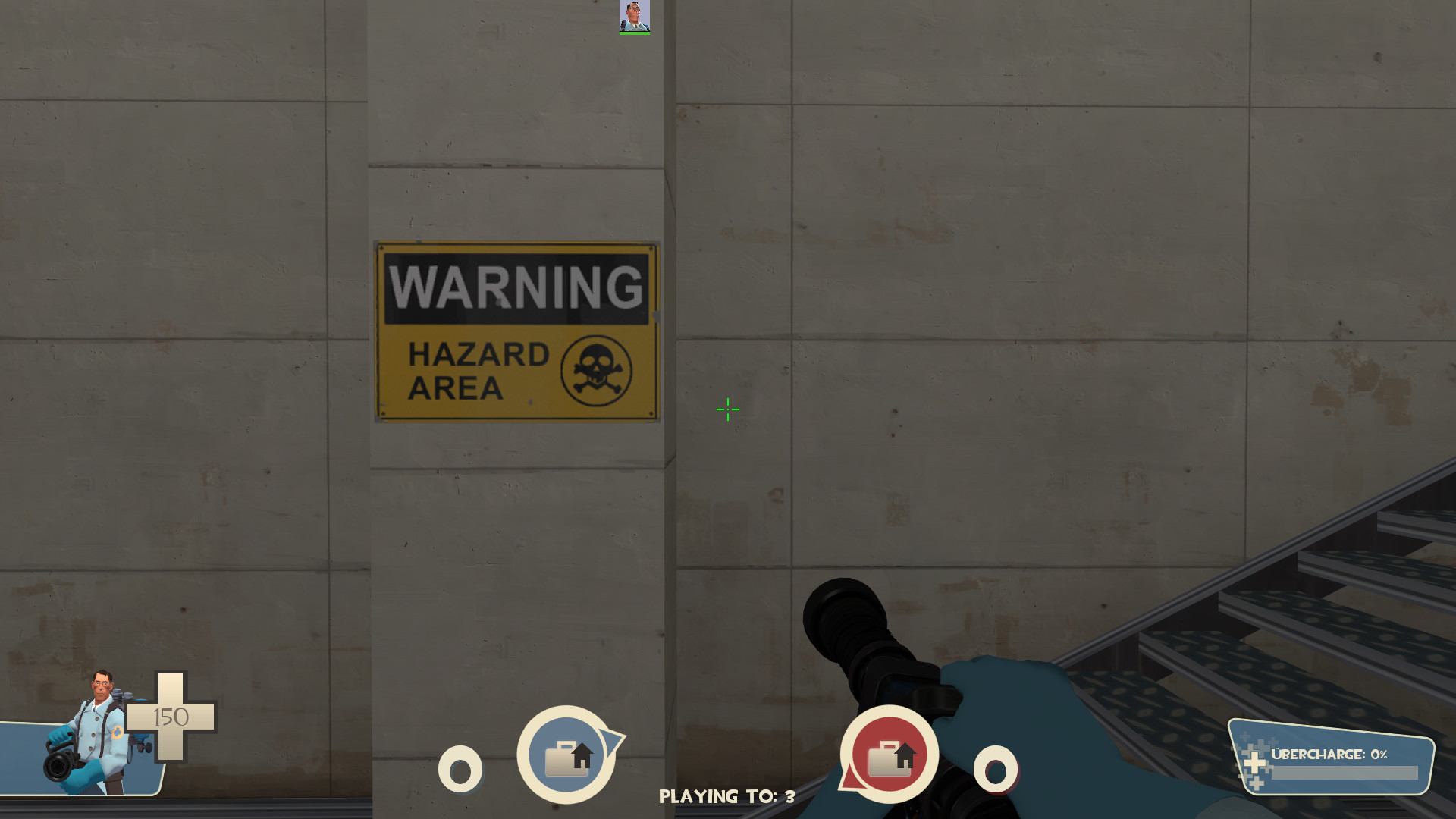Click the teammate Medic avatar above the wall
Viewport: 1456px width, 819px height.
click(x=635, y=15)
